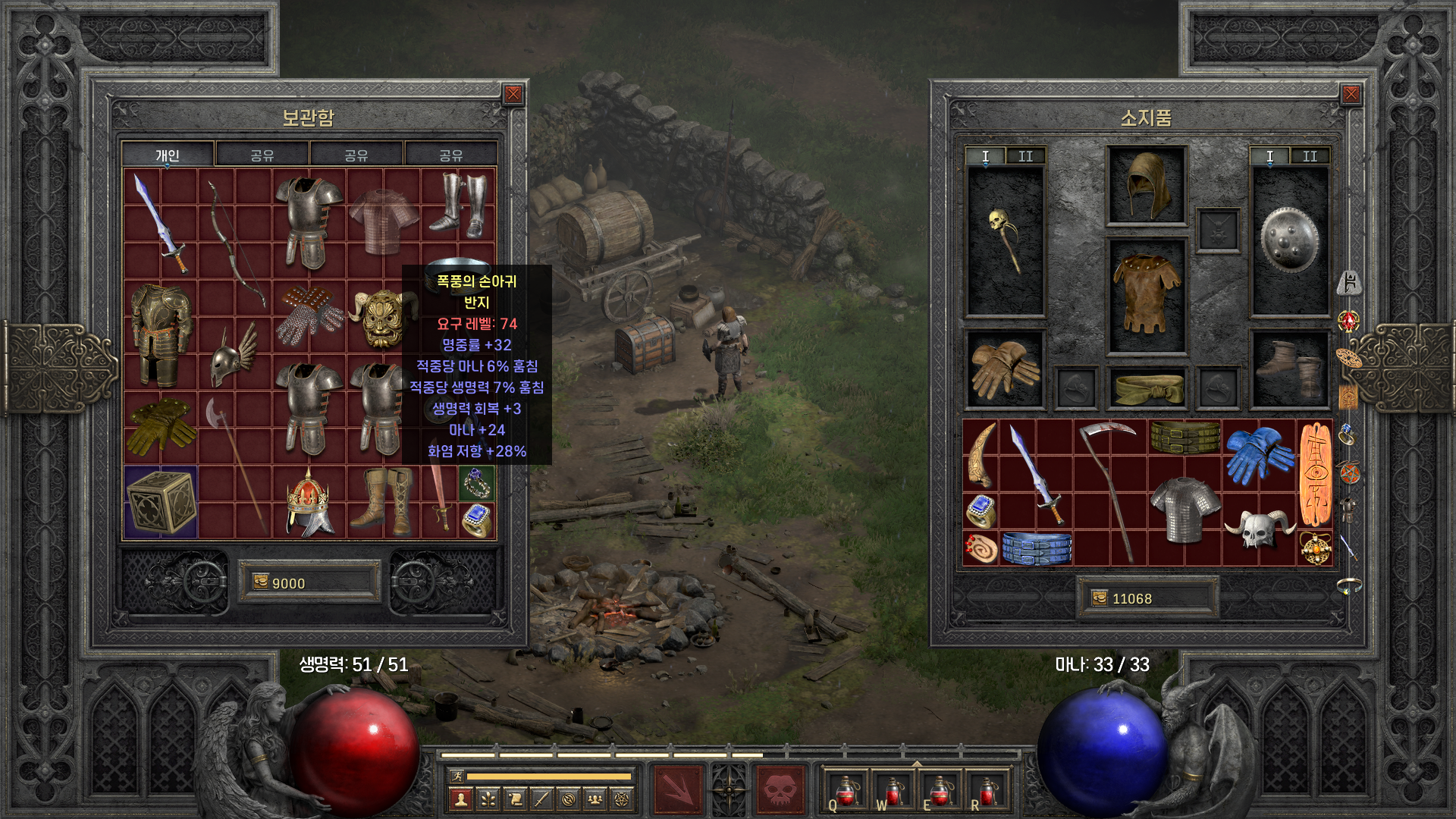Switch to weapon set II above wand
Screen dimensions: 1456x819
click(1025, 156)
